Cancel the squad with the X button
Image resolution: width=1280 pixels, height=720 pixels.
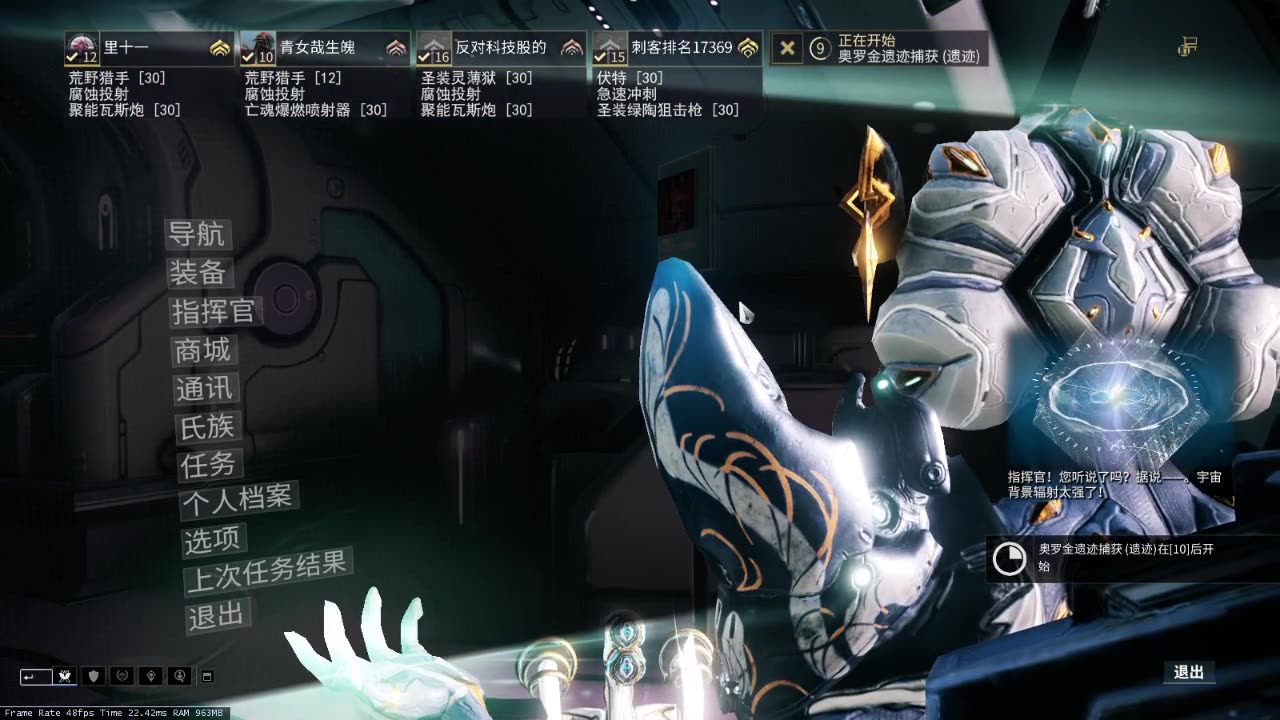(788, 49)
